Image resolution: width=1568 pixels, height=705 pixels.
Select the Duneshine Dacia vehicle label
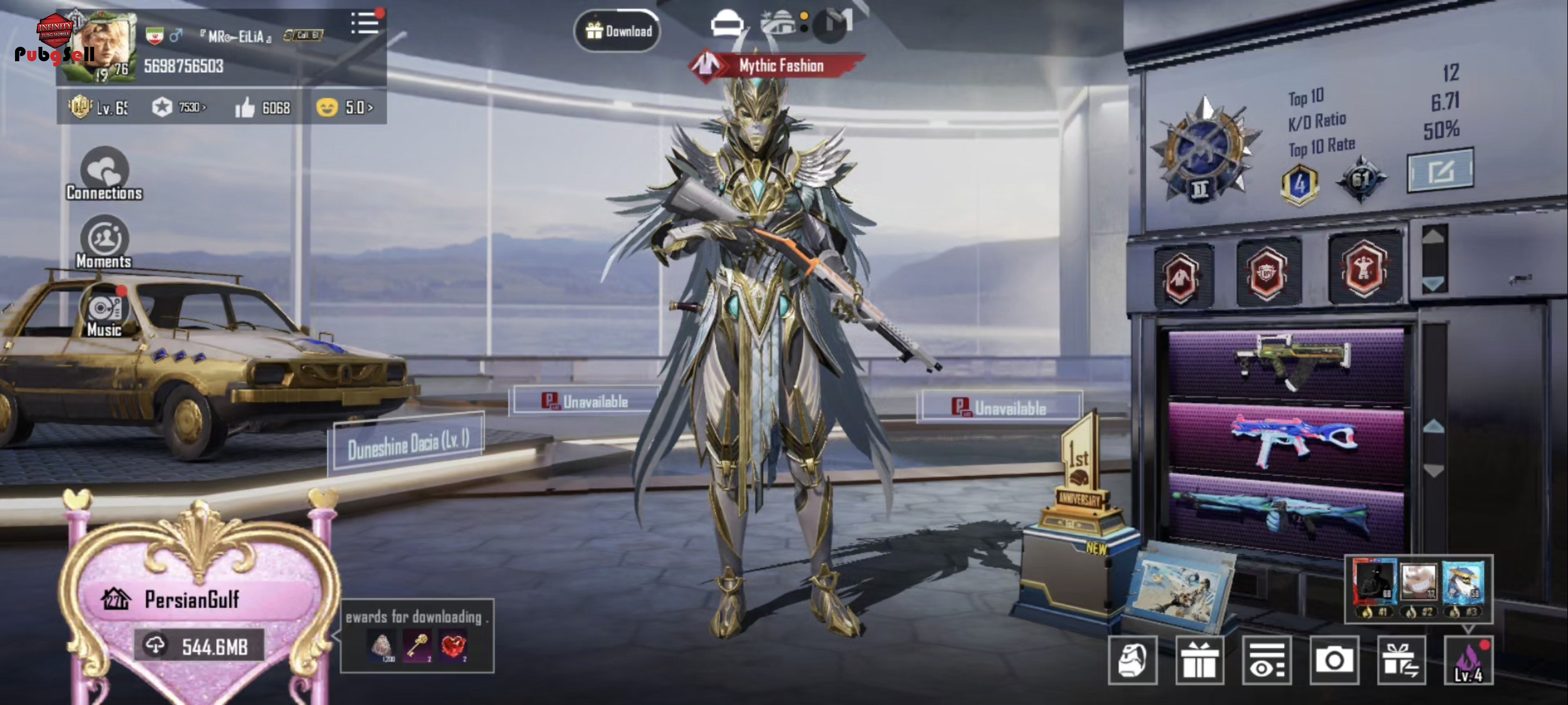coord(408,443)
